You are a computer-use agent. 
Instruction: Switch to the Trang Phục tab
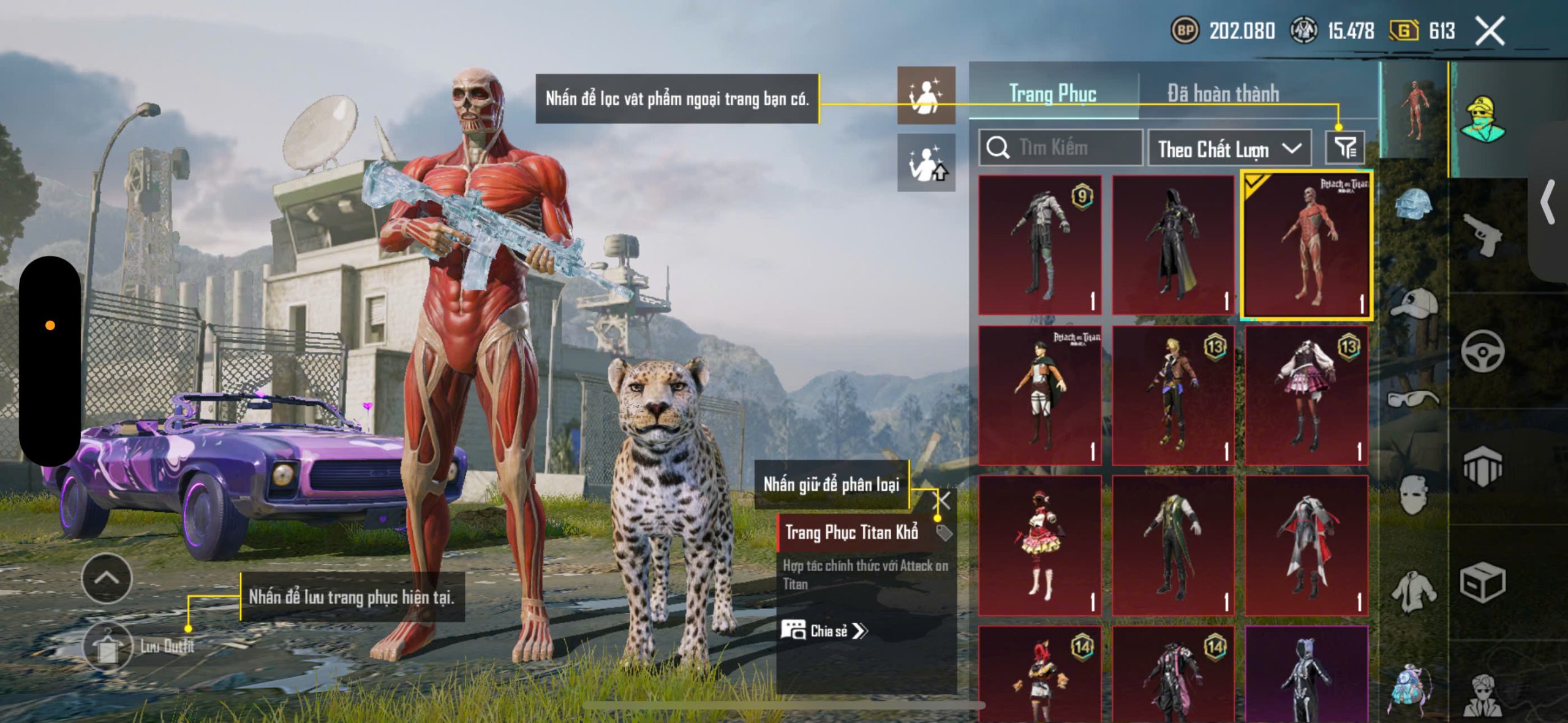click(x=1052, y=94)
